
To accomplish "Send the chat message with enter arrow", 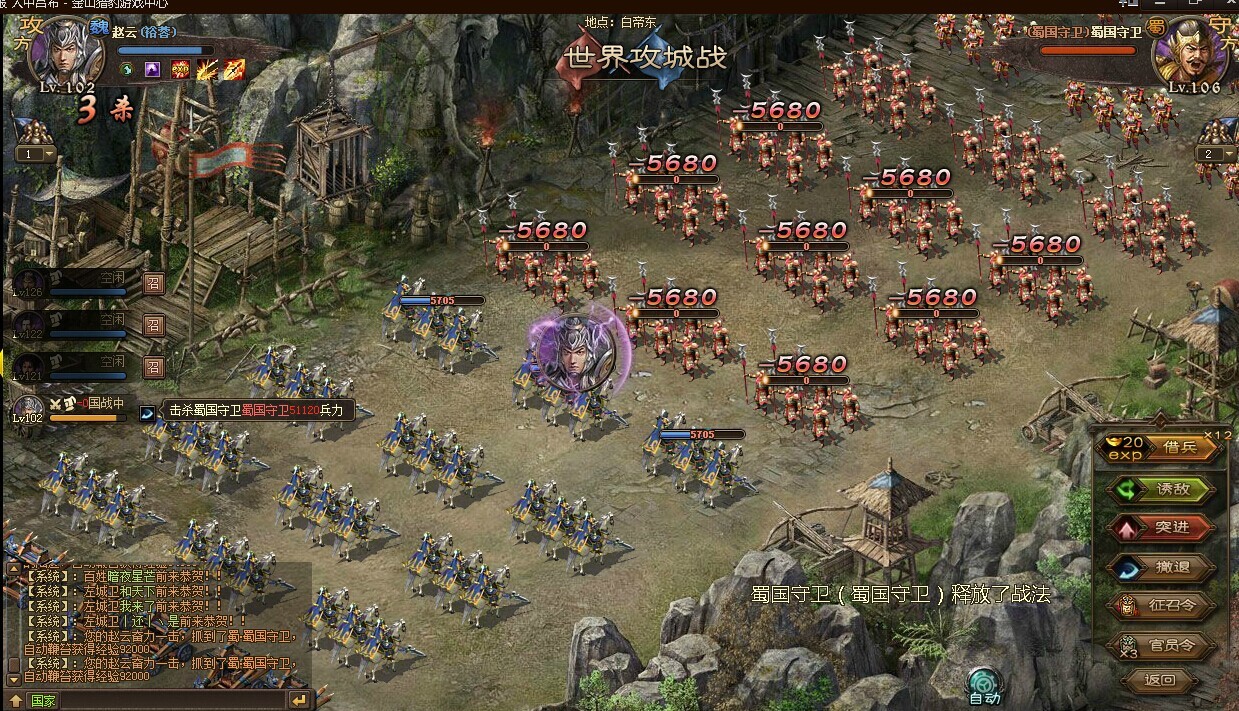I will 299,700.
